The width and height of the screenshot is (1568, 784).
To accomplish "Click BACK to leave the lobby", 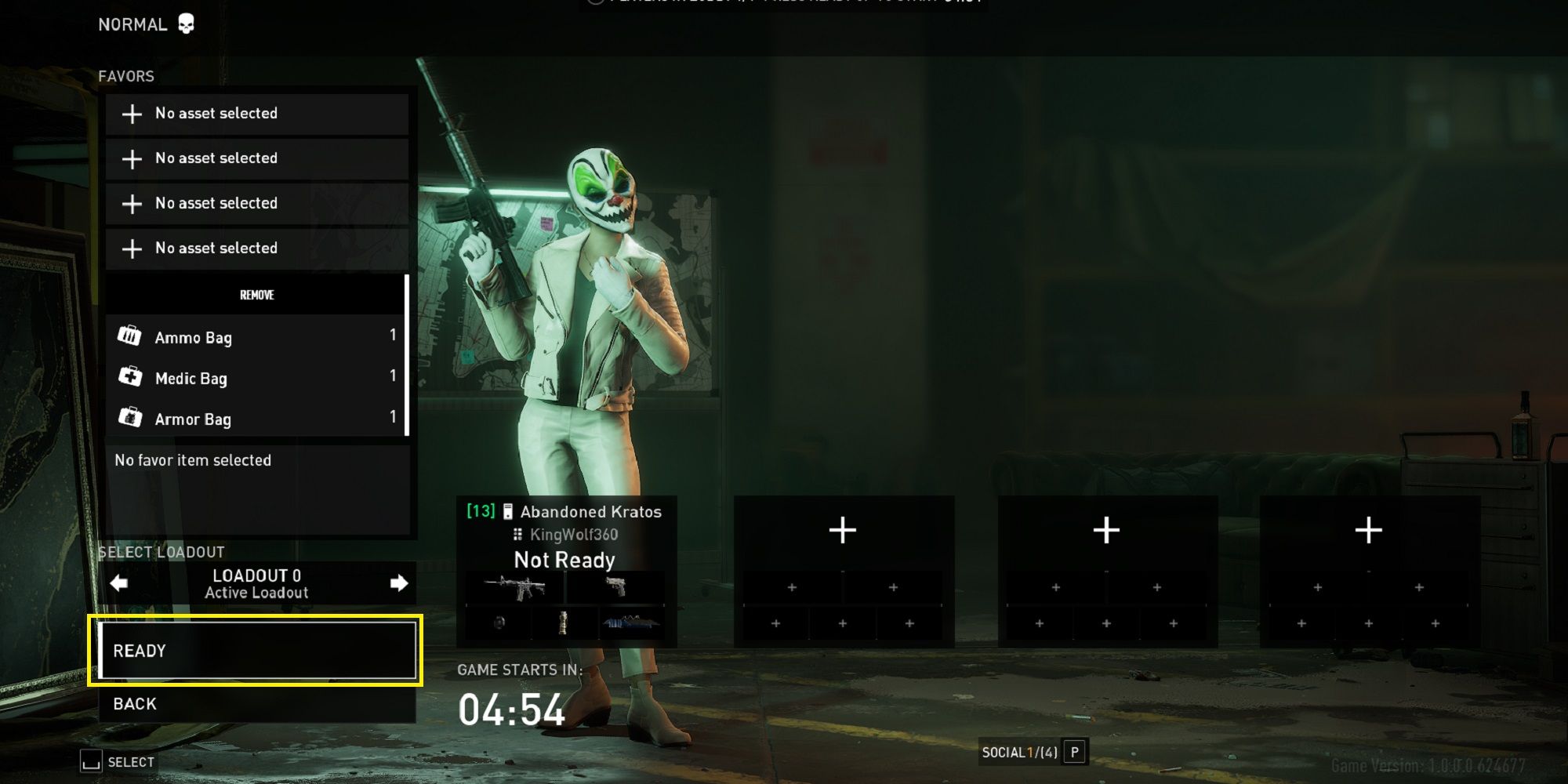I will [x=133, y=703].
